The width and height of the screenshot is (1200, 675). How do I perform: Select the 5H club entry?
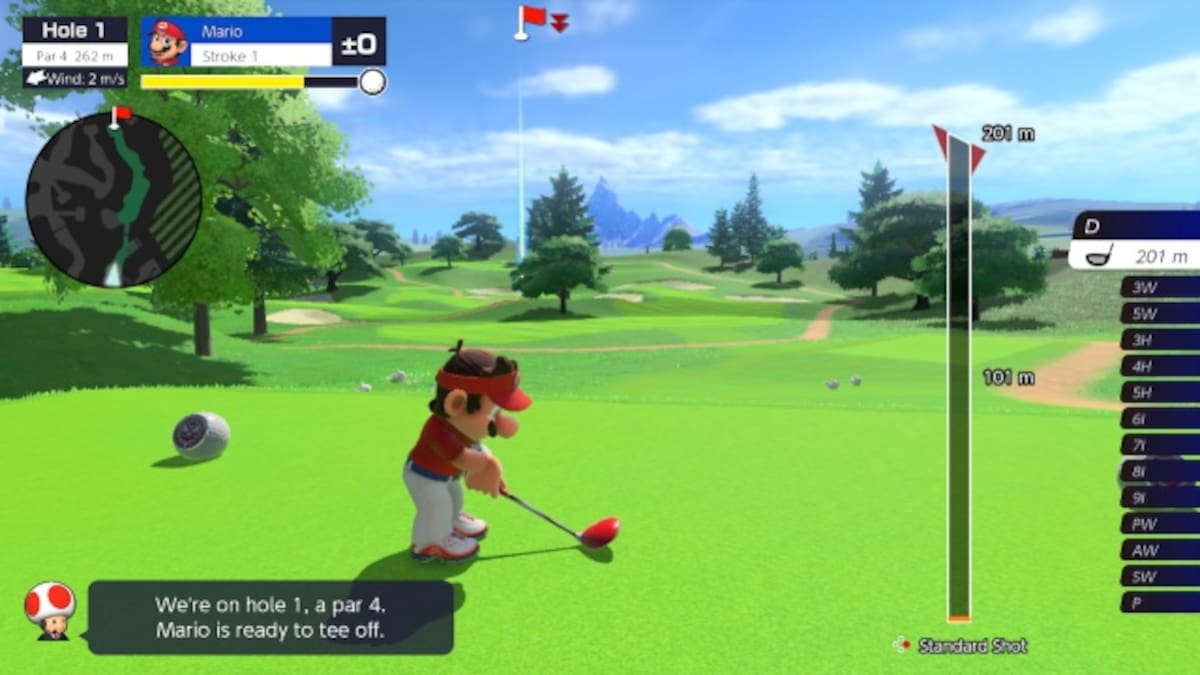[x=1160, y=392]
